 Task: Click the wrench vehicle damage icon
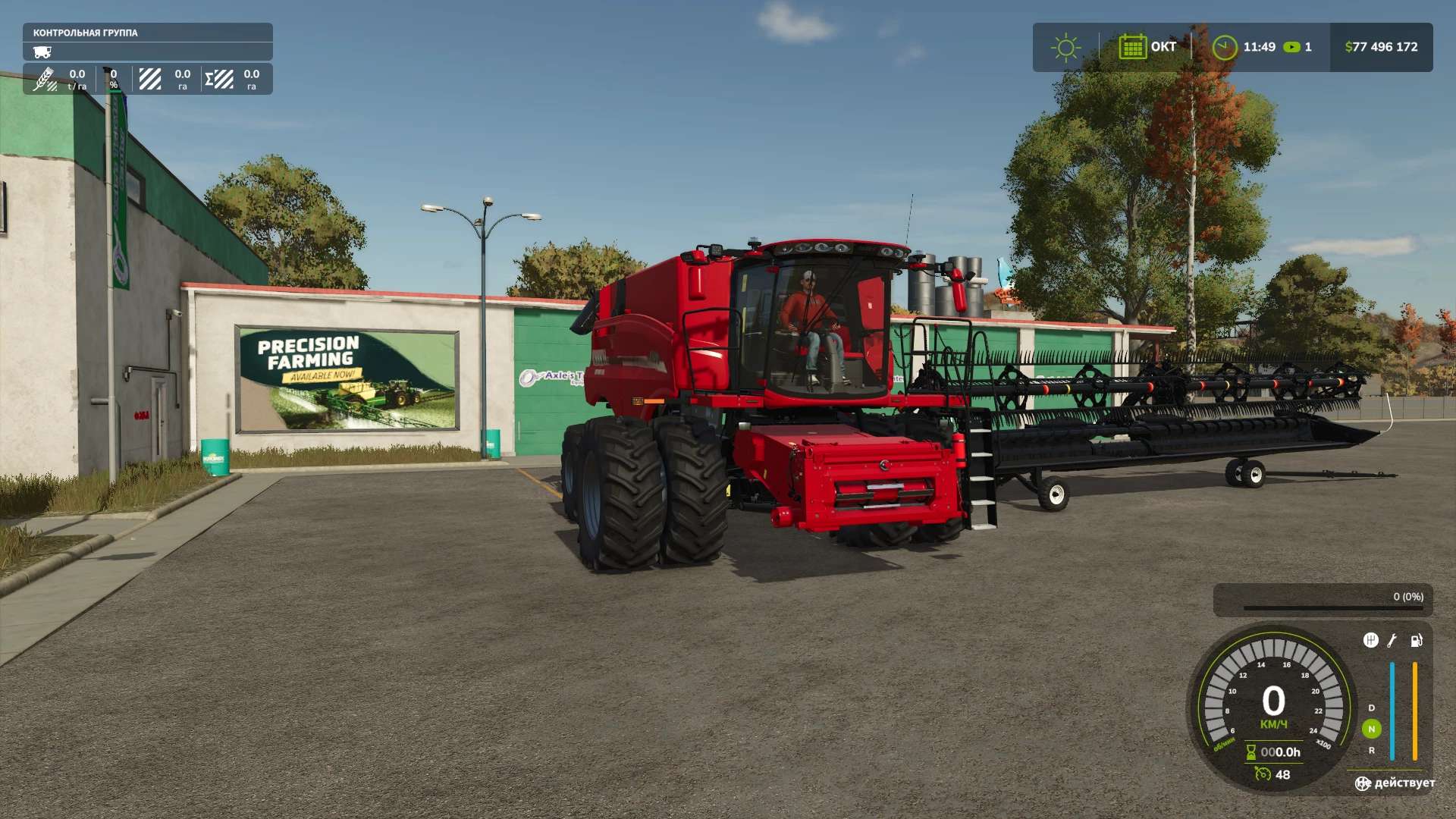tap(1392, 641)
